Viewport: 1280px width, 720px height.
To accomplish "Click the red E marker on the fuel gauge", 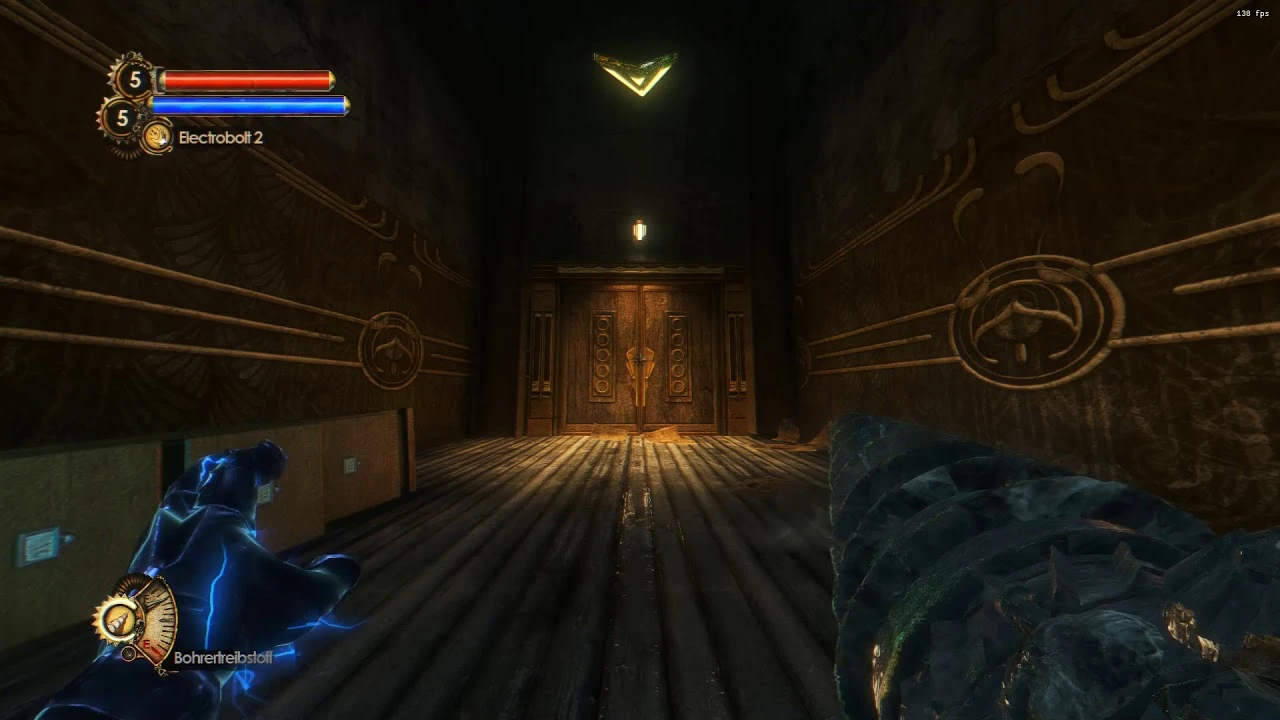I will tap(146, 644).
